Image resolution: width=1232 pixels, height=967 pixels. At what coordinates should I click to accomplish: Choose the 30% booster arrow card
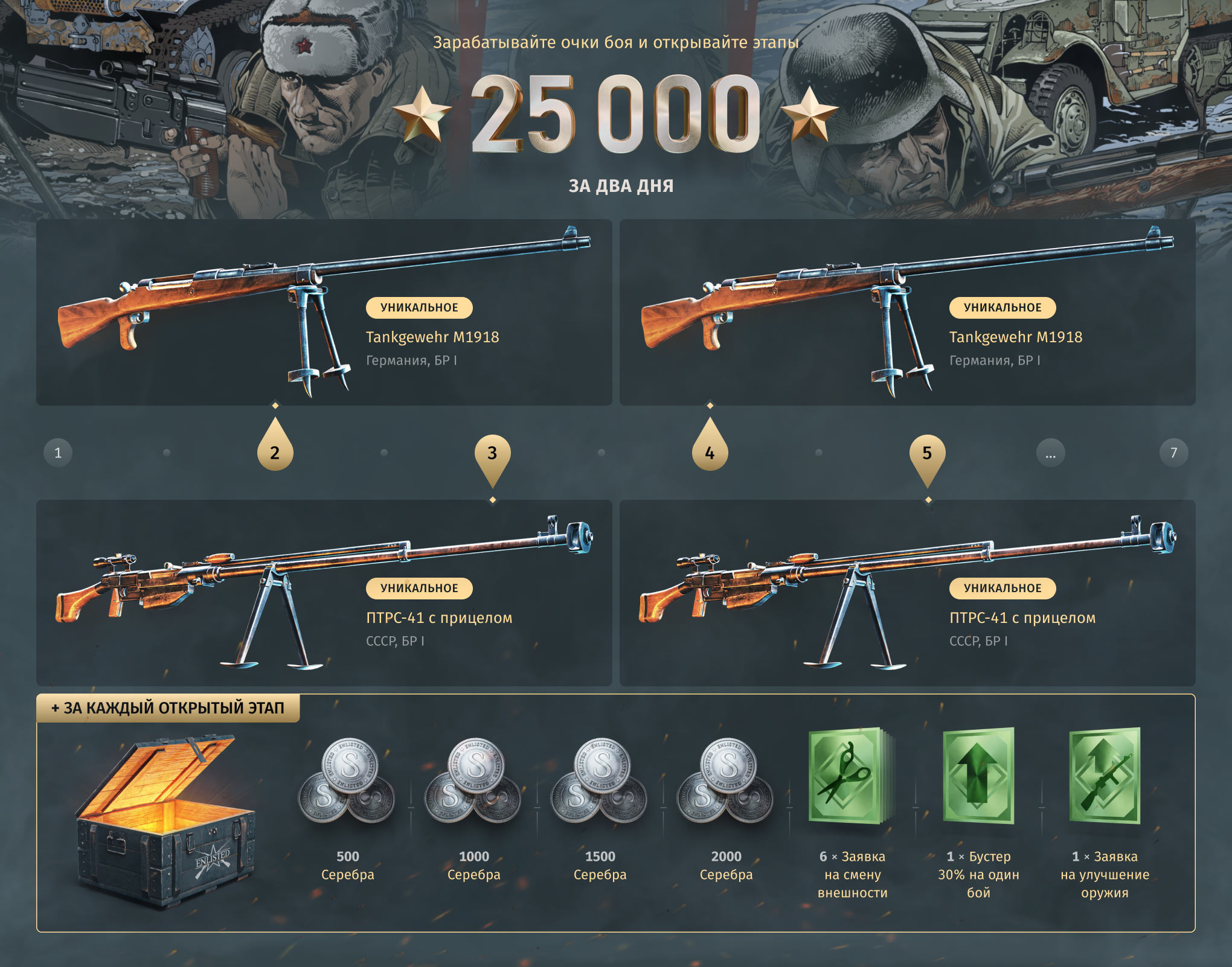(x=978, y=777)
